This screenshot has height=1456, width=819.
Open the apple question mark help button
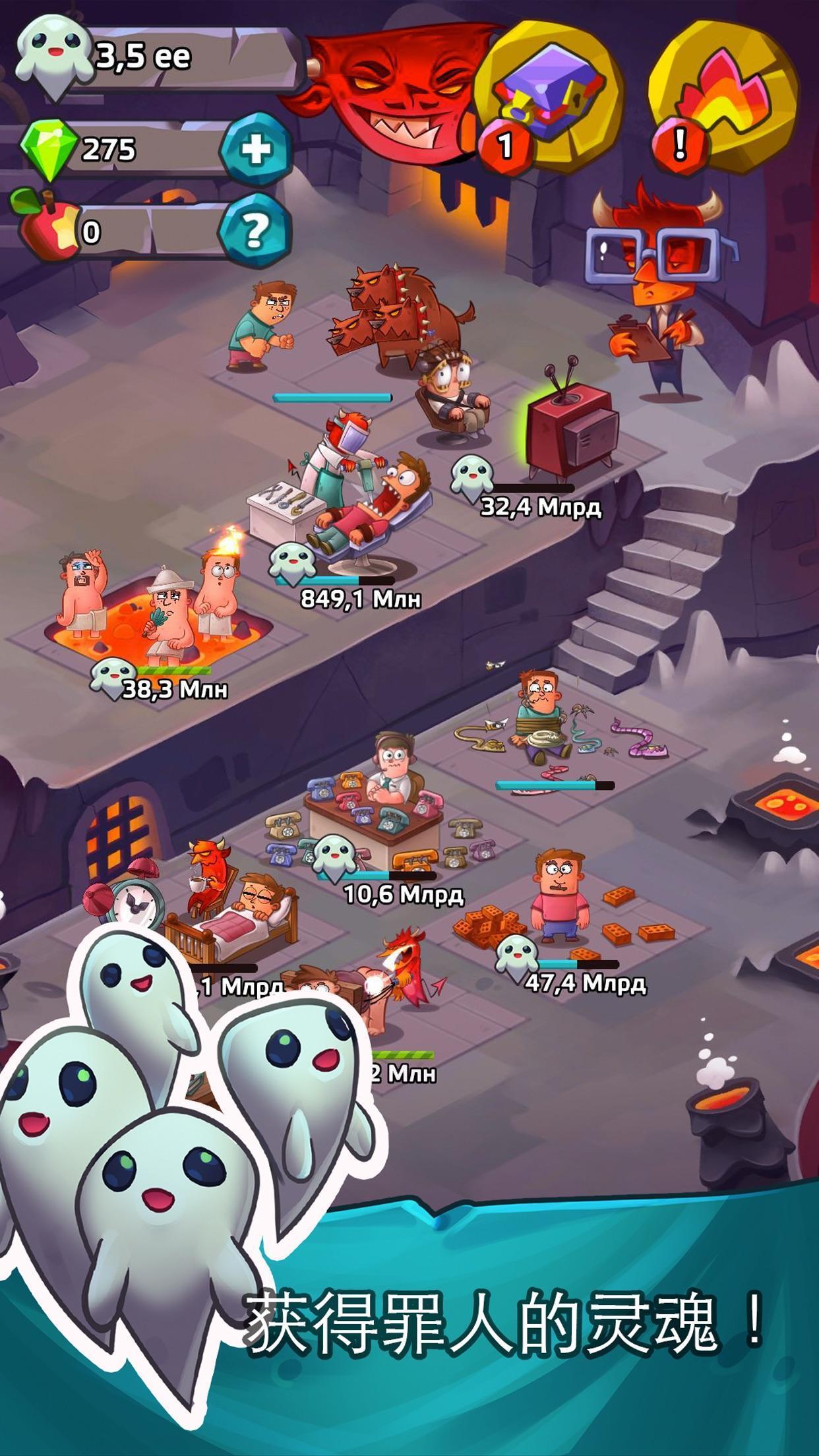[x=256, y=230]
